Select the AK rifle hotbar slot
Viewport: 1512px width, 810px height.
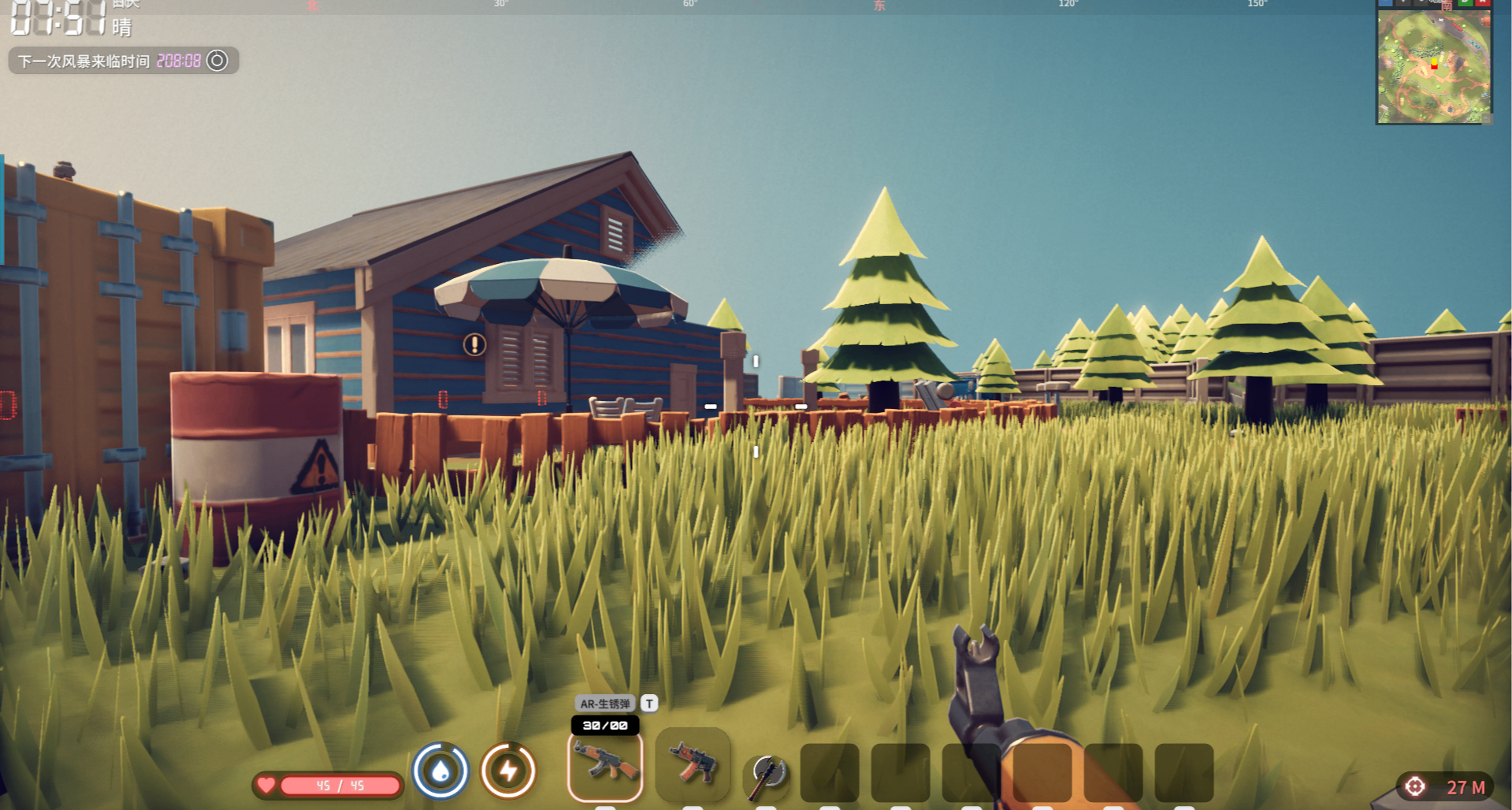(605, 766)
